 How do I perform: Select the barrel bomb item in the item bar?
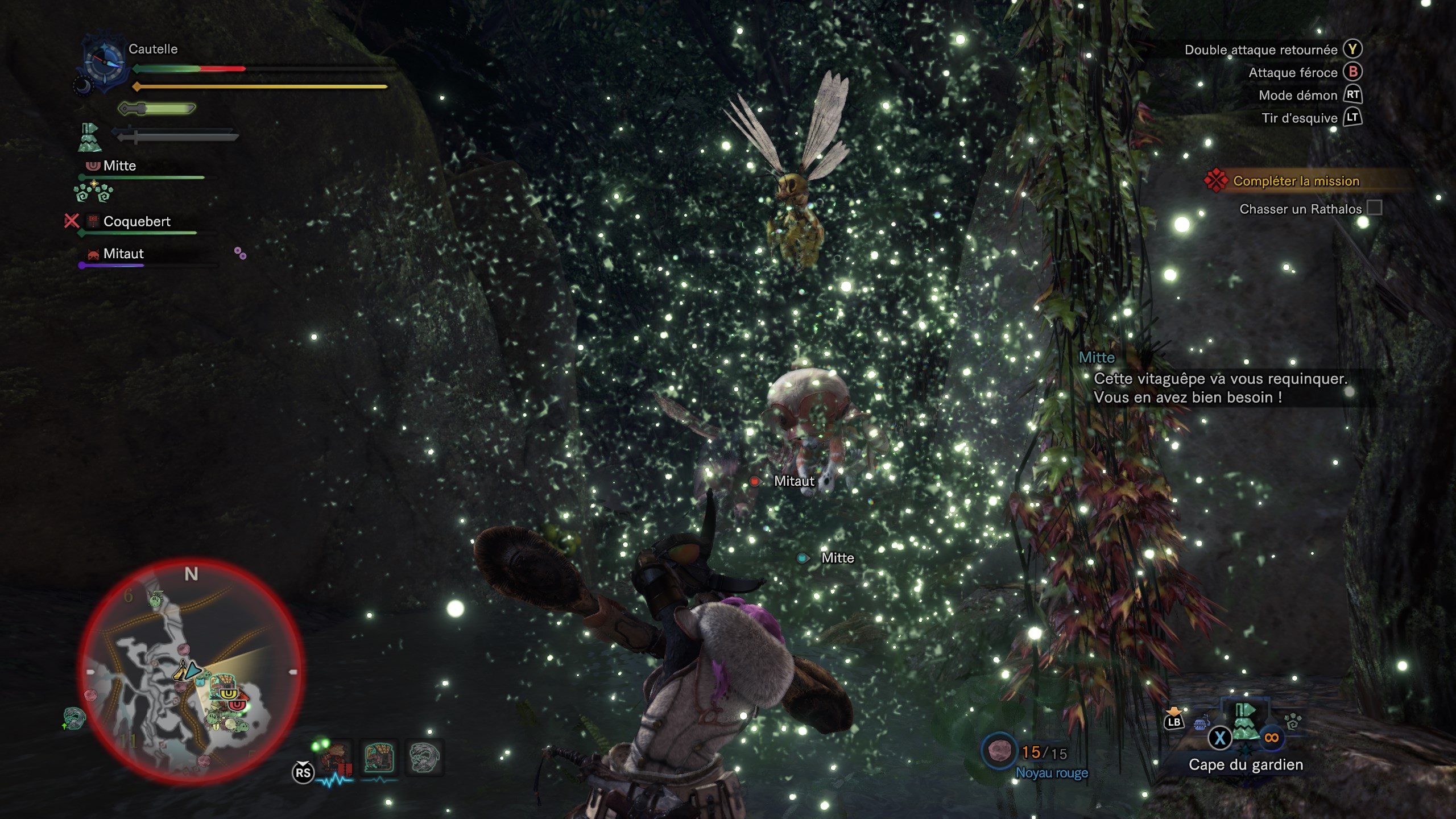(x=1199, y=723)
